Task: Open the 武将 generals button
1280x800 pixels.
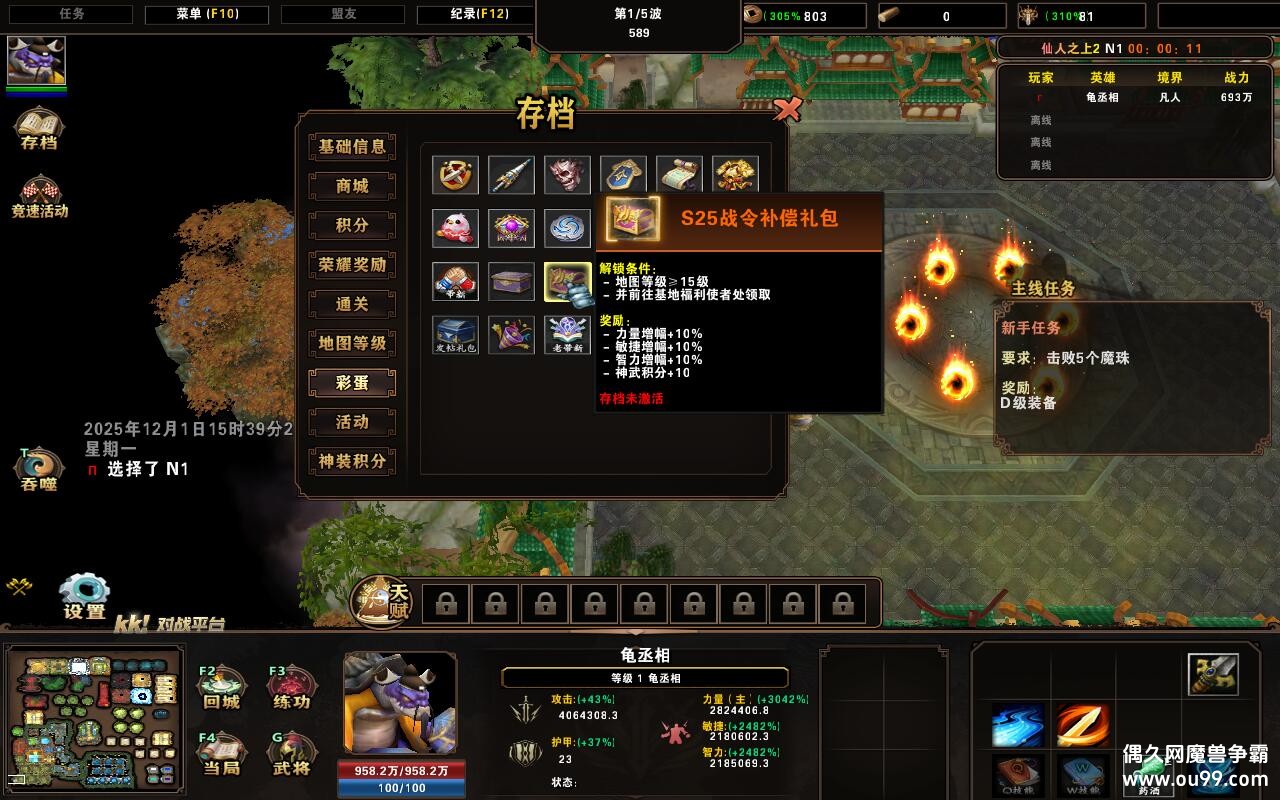Action: click(x=291, y=753)
